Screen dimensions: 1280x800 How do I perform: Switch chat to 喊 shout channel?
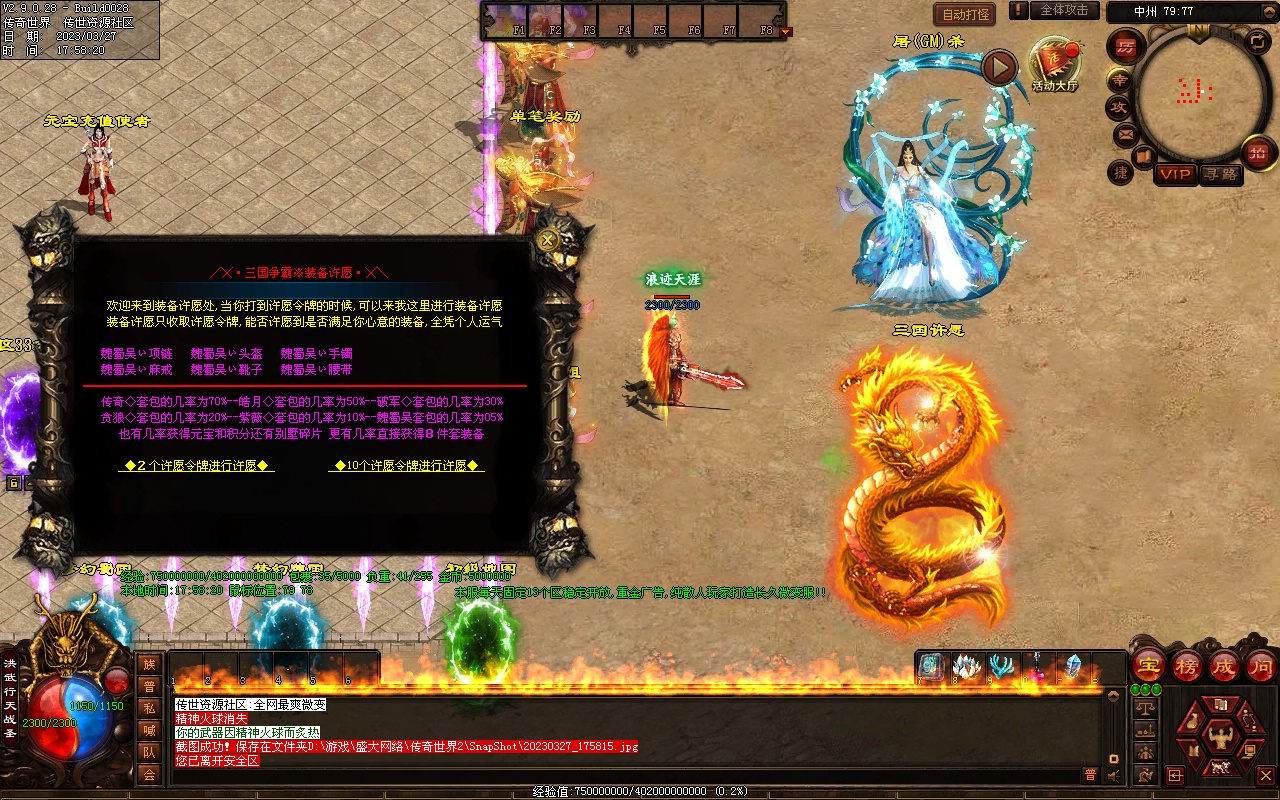149,730
